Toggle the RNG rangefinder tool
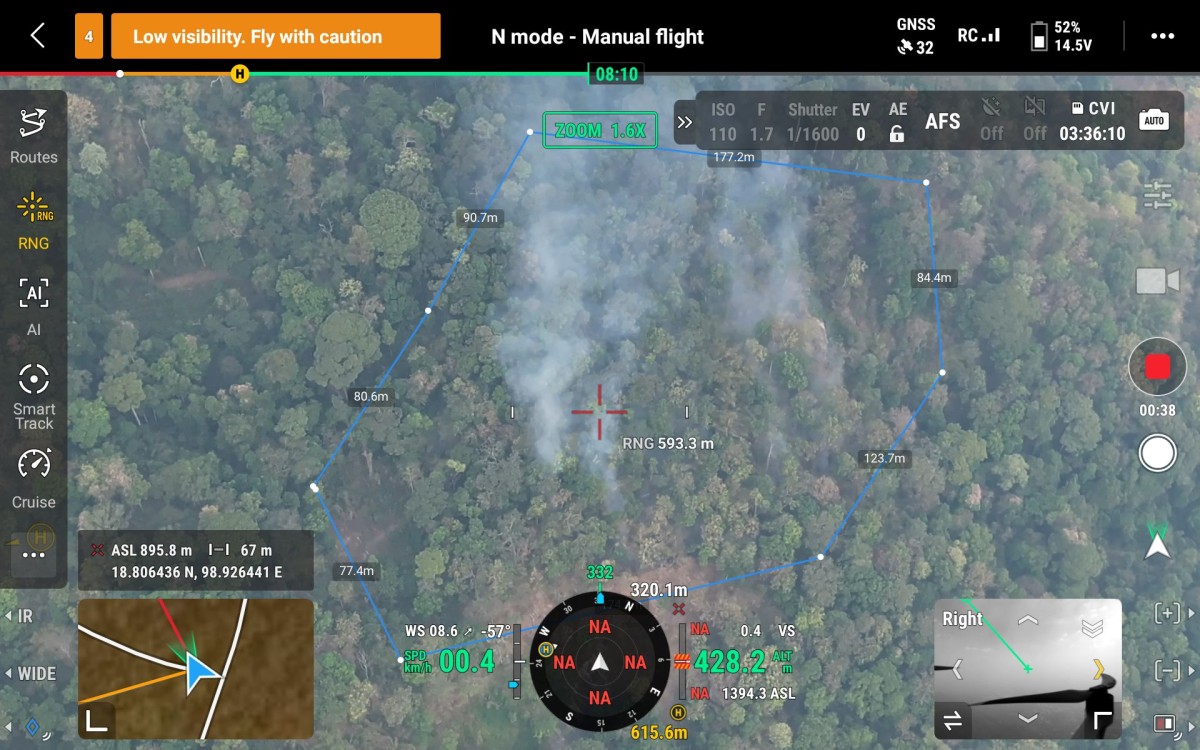The image size is (1200, 750). pyautogui.click(x=34, y=220)
